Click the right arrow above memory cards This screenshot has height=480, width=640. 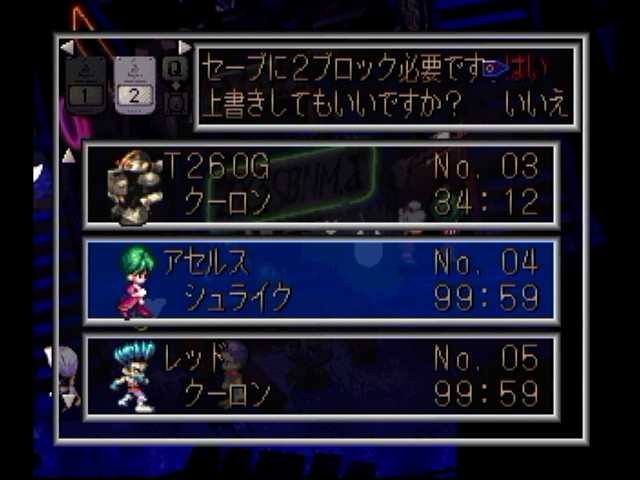(x=184, y=47)
